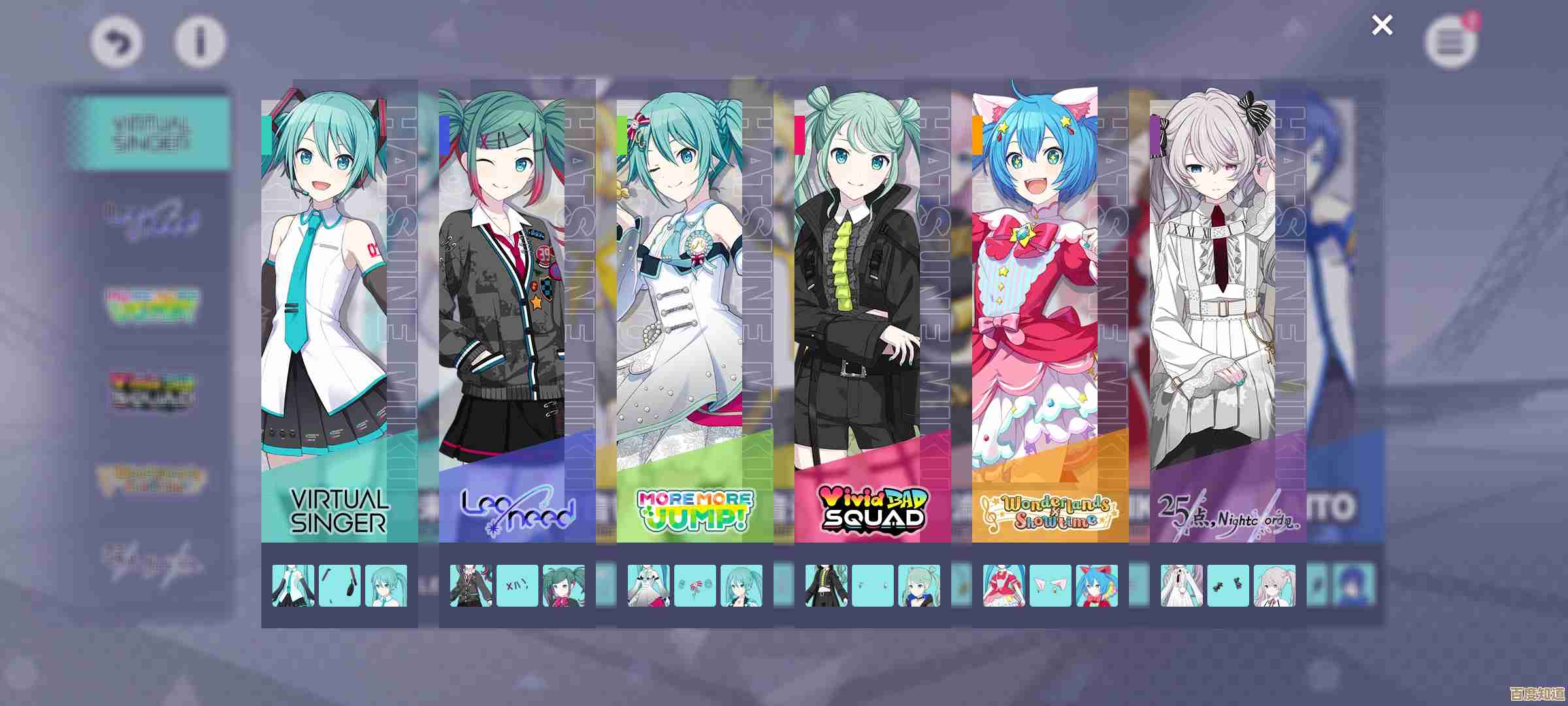Open the menu icon with red notification badge
Viewport: 1568px width, 706px height.
1449,42
